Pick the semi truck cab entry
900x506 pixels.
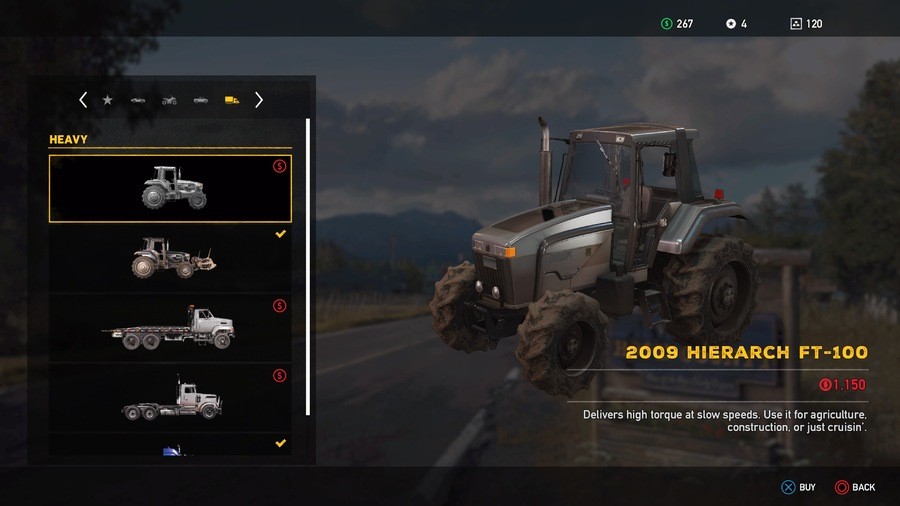(170, 397)
